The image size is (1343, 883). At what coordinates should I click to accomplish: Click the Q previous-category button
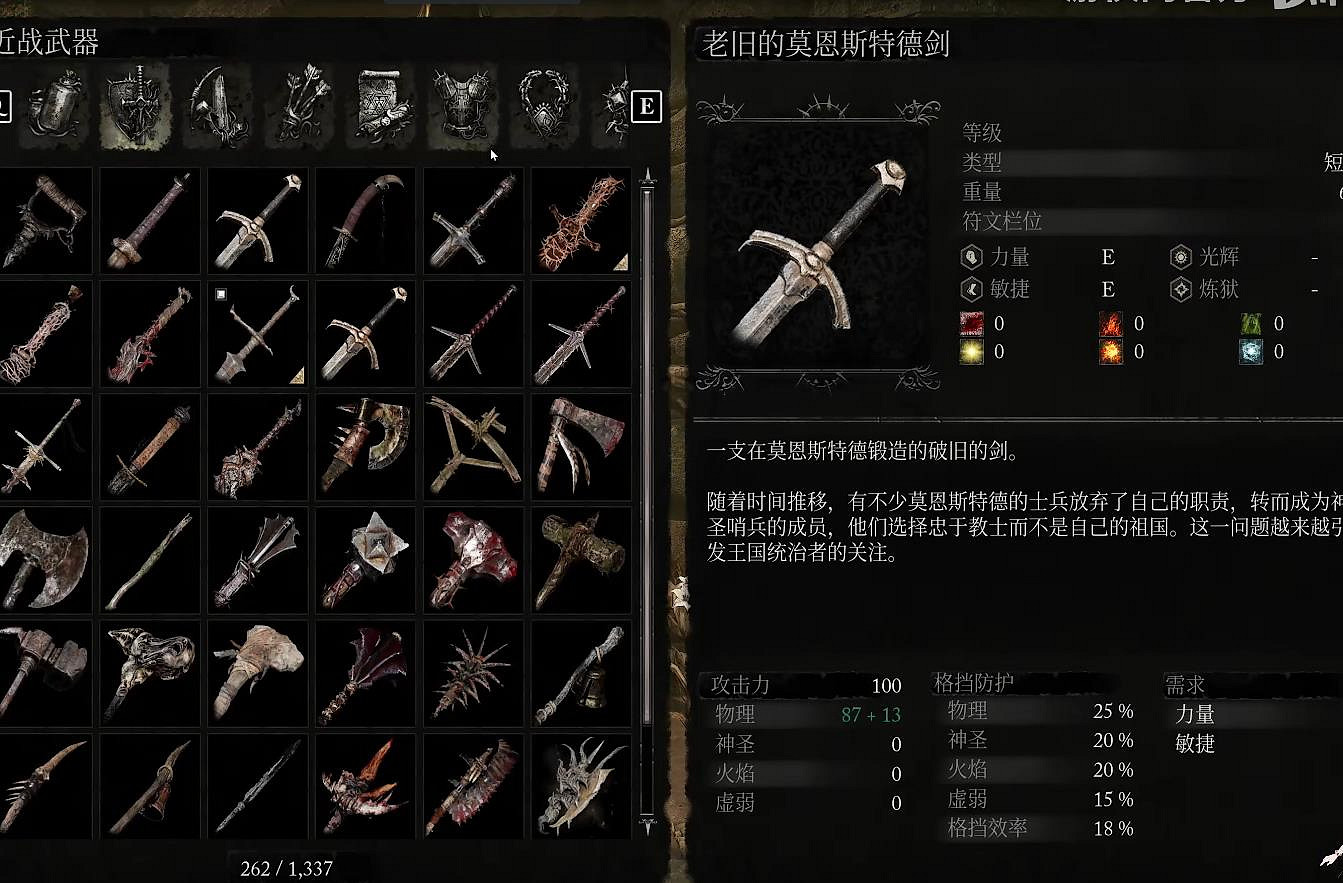(x=5, y=108)
